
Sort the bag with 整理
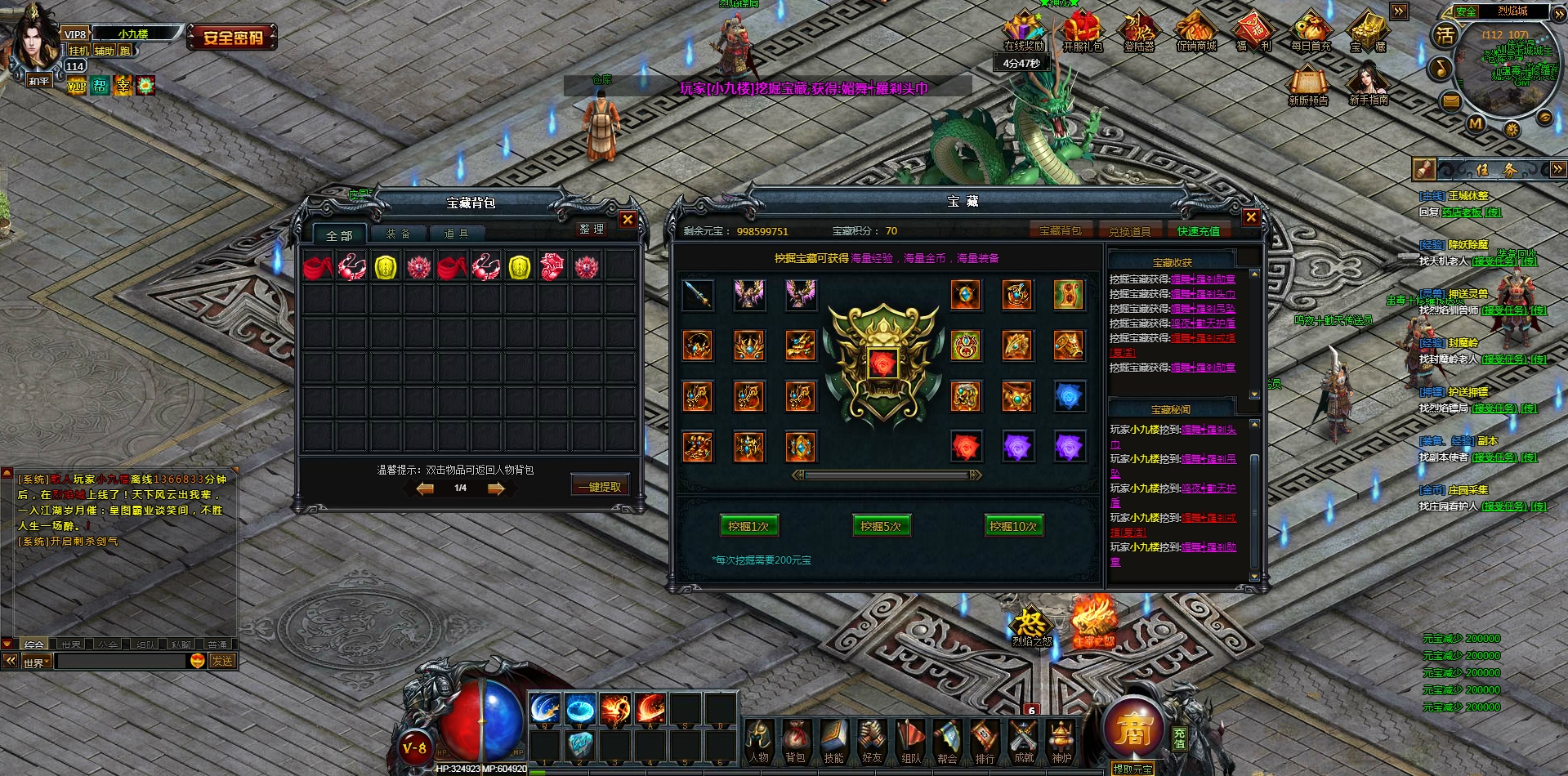click(591, 230)
